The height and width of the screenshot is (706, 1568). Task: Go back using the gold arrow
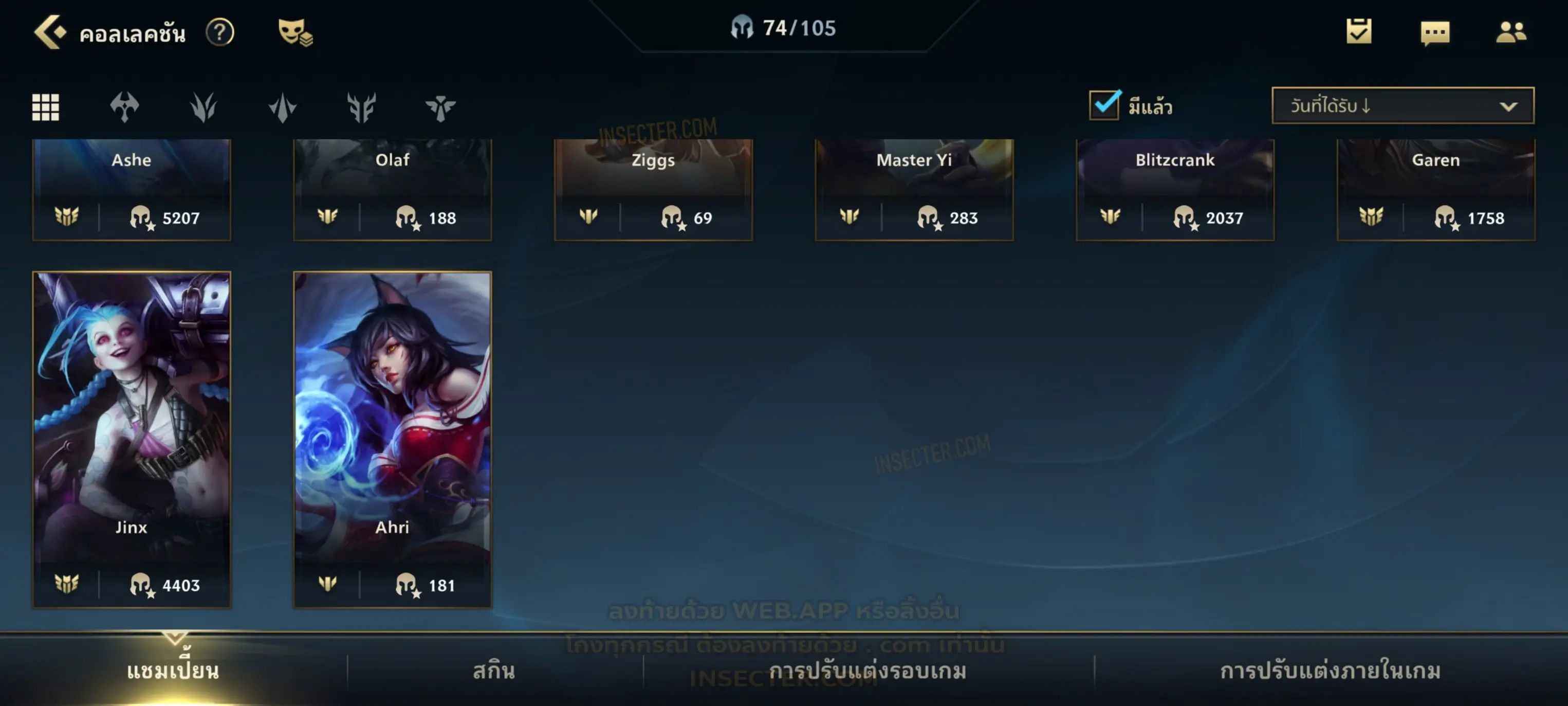coord(49,32)
